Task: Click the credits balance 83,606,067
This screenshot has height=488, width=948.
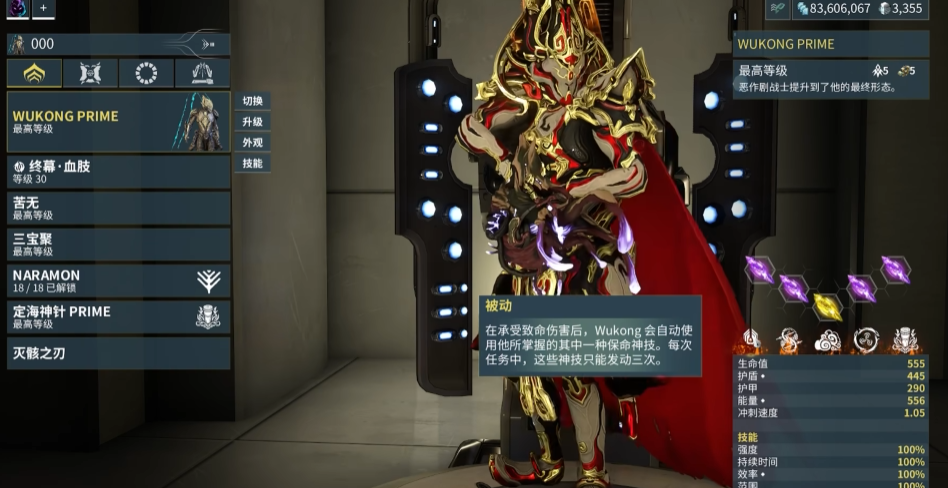Action: [832, 9]
